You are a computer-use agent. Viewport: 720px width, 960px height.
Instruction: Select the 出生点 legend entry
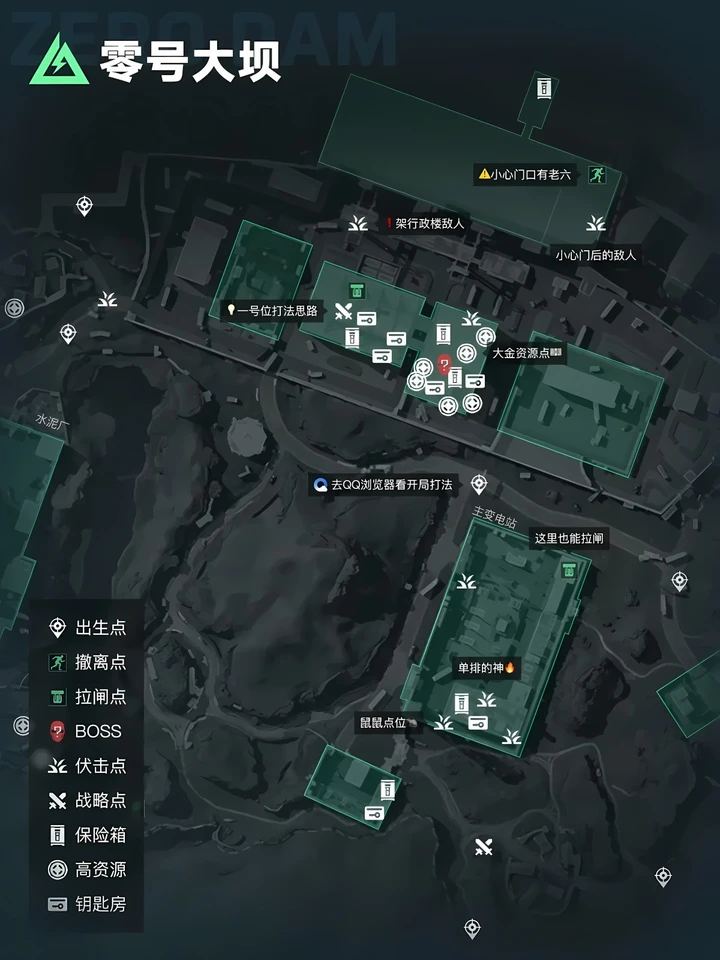pyautogui.click(x=88, y=628)
